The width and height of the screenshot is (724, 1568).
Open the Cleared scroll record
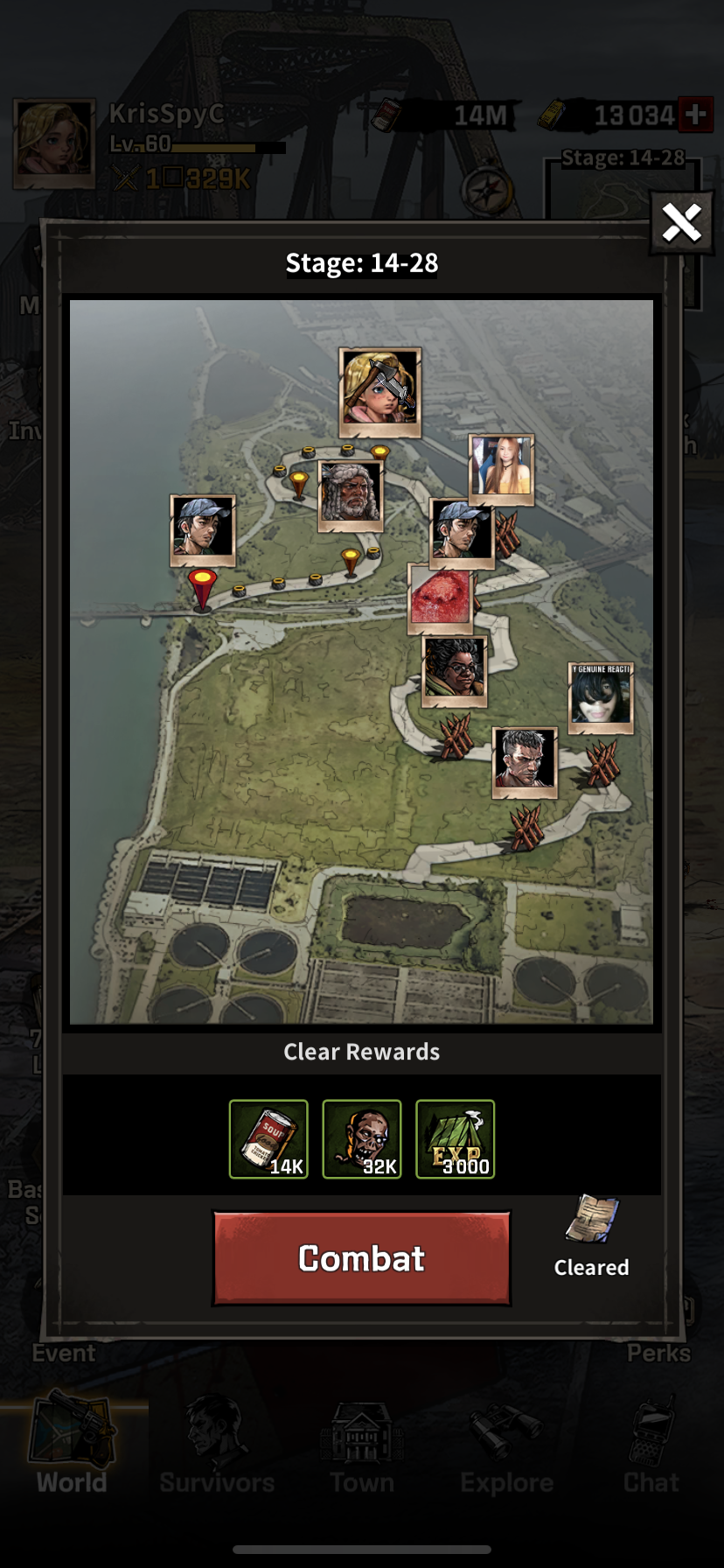pyautogui.click(x=592, y=1220)
